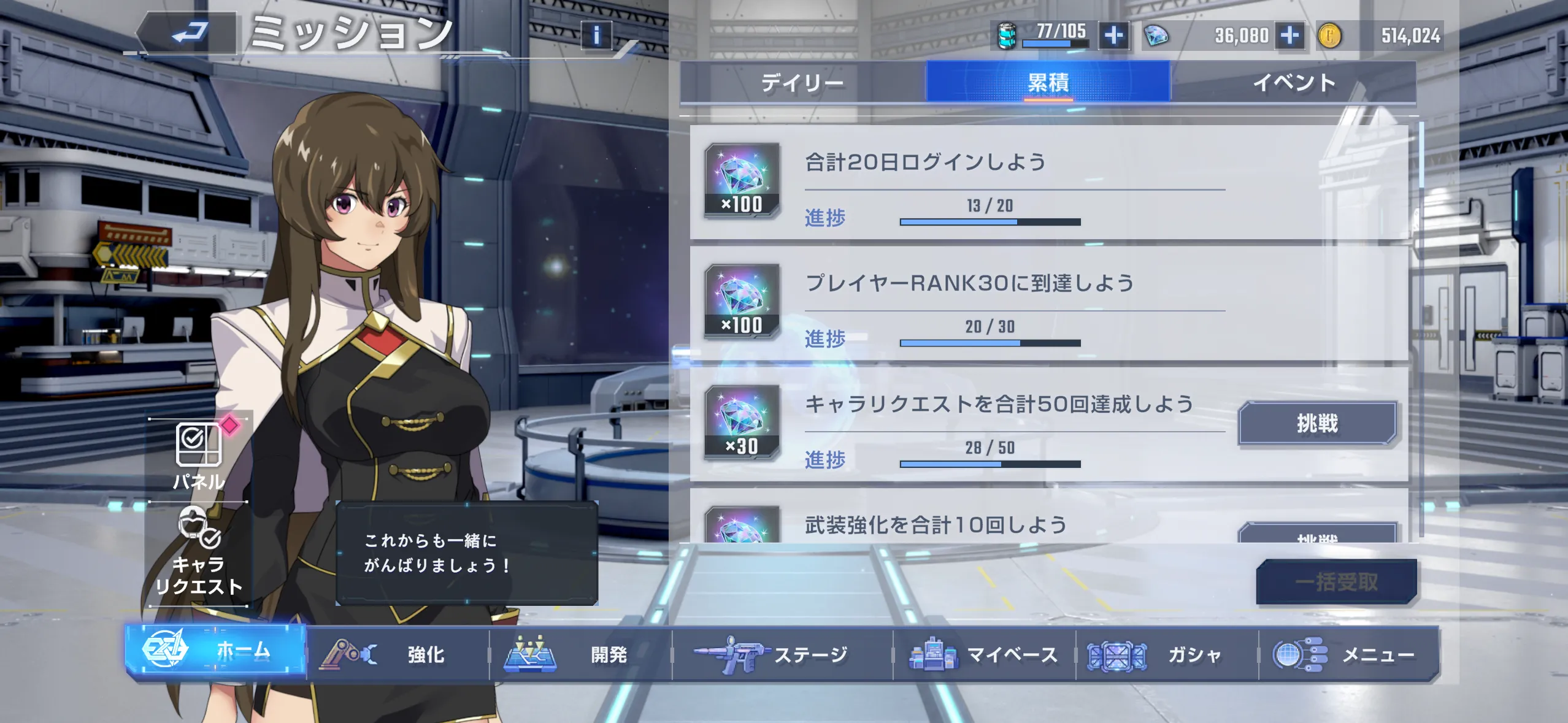Click the 13/20 login progress bar
Image resolution: width=1568 pixels, height=723 pixels.
(989, 221)
